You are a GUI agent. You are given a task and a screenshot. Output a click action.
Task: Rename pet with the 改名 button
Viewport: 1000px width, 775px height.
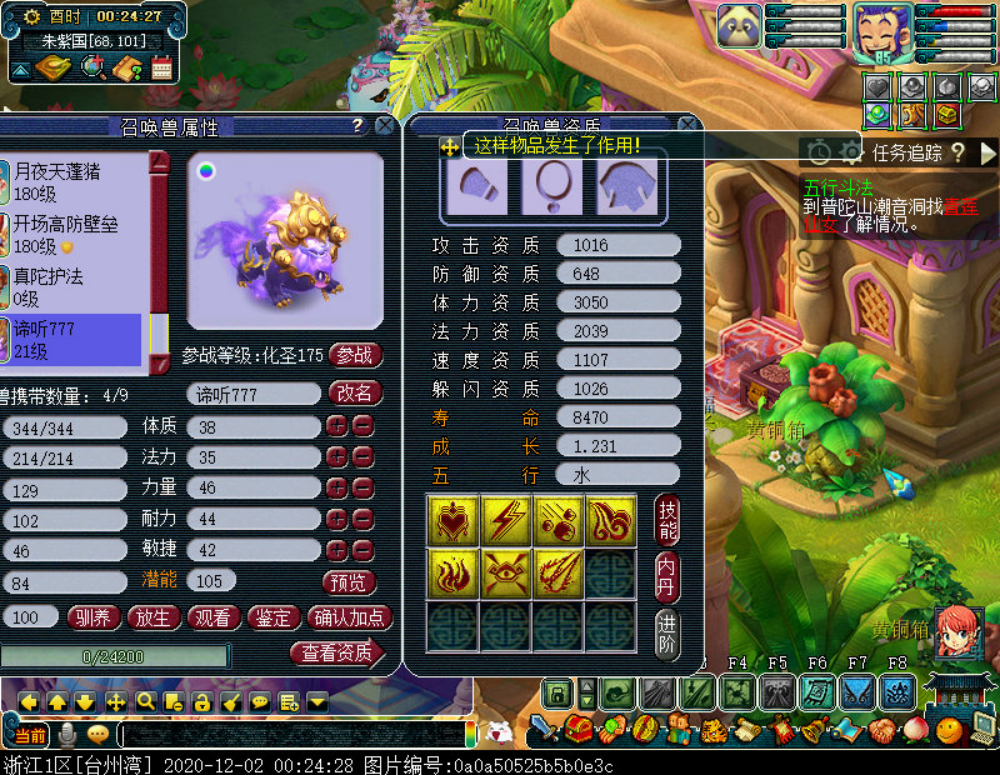pos(354,394)
